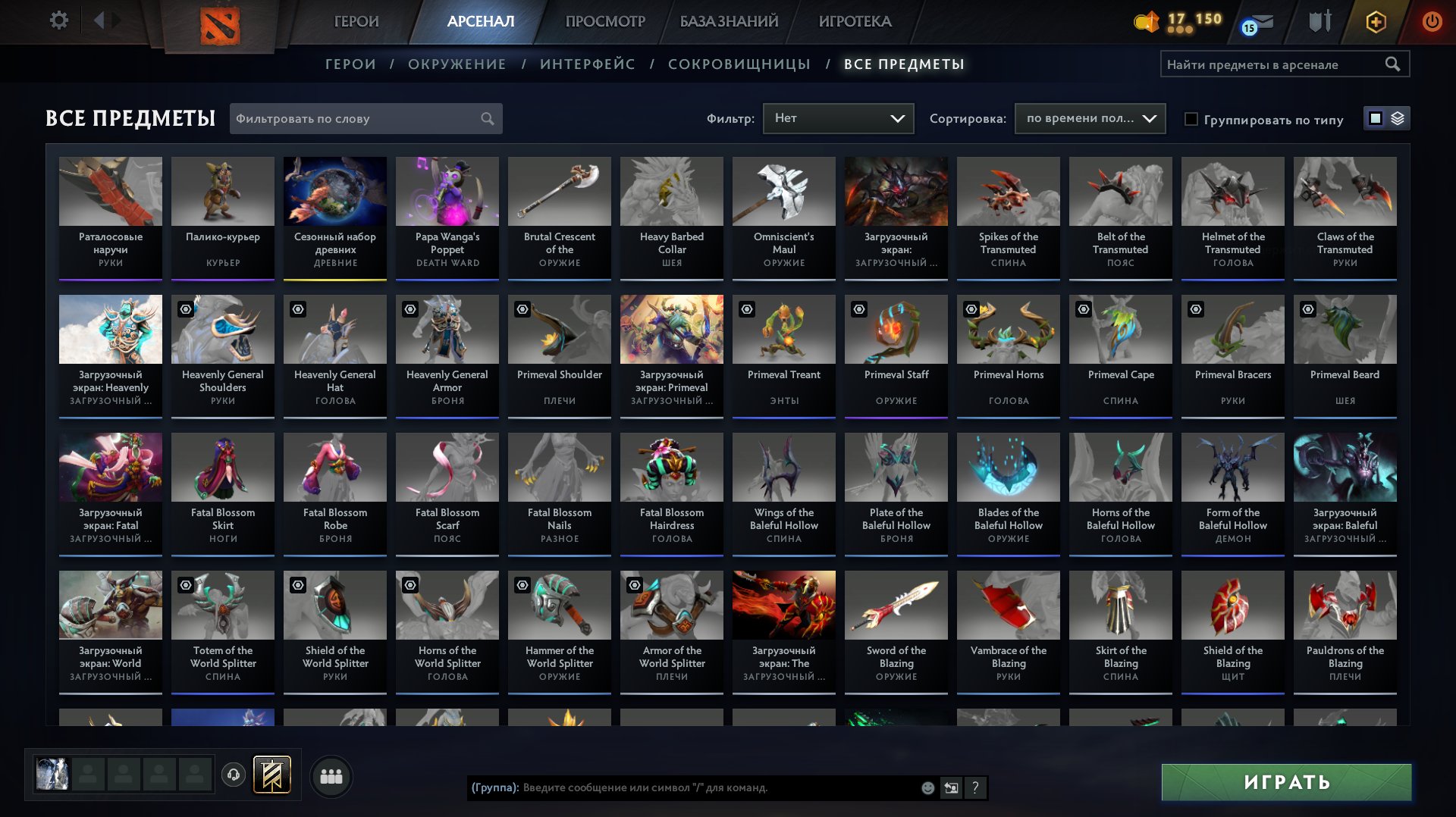Open the armory shield and sword icon

click(1319, 22)
